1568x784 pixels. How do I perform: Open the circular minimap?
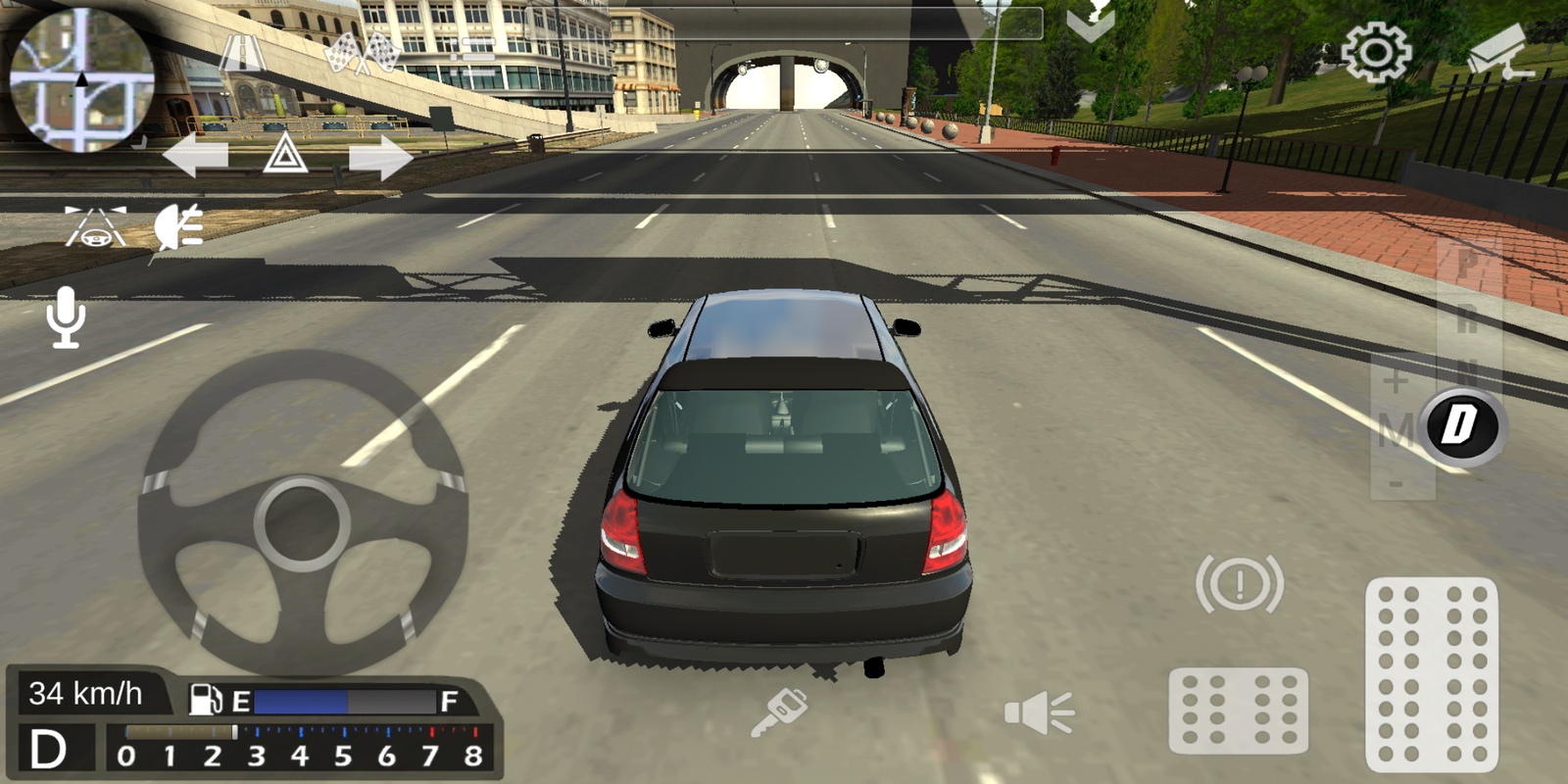(81, 80)
